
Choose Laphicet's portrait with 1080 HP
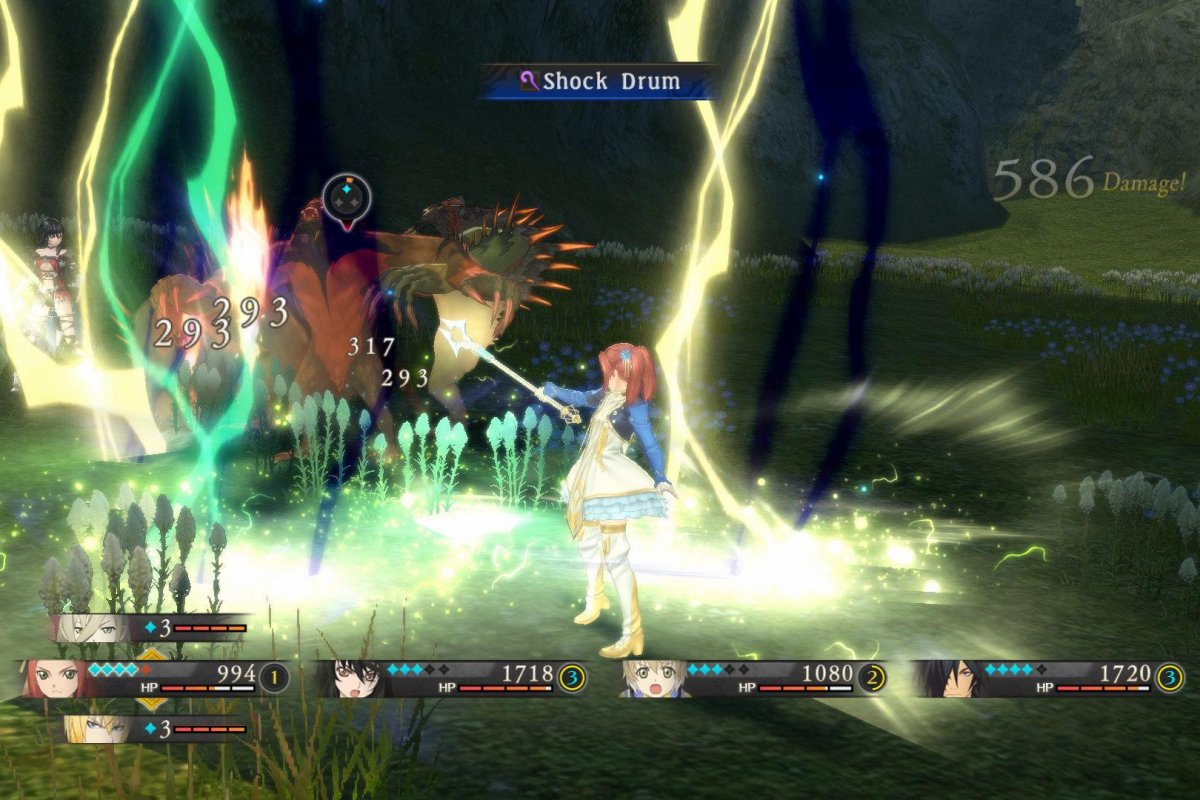pos(646,678)
